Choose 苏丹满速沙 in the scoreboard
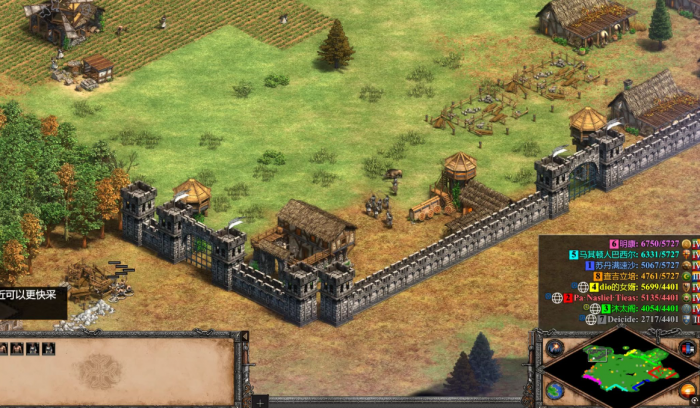The image size is (700, 408). (x=642, y=266)
